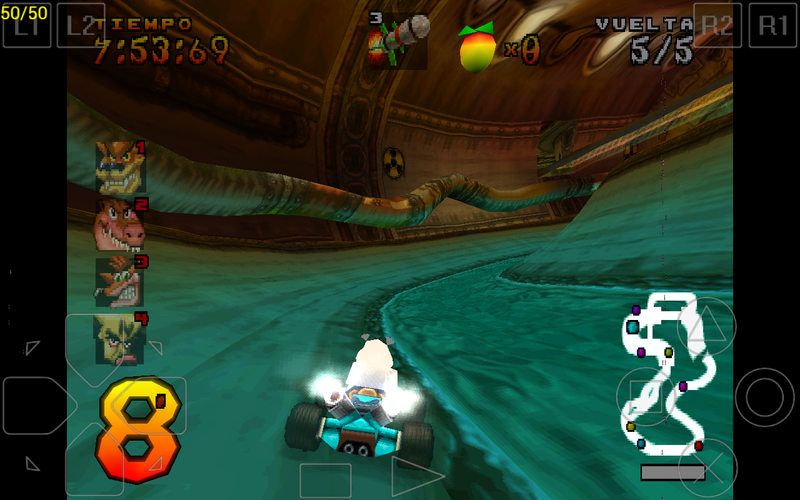The width and height of the screenshot is (800, 500).
Task: Tap the R1 emulator overlay button
Action: tap(773, 24)
